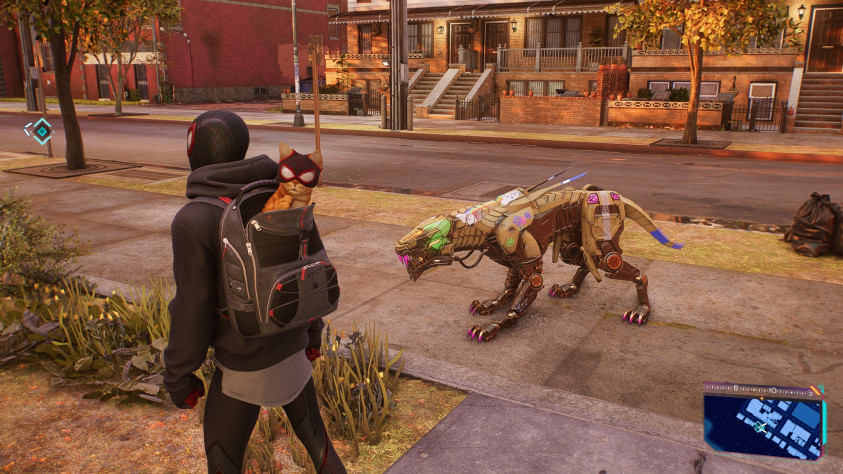Viewport: 843px width, 474px height.
Task: Open the city minimap
Action: coord(763,424)
